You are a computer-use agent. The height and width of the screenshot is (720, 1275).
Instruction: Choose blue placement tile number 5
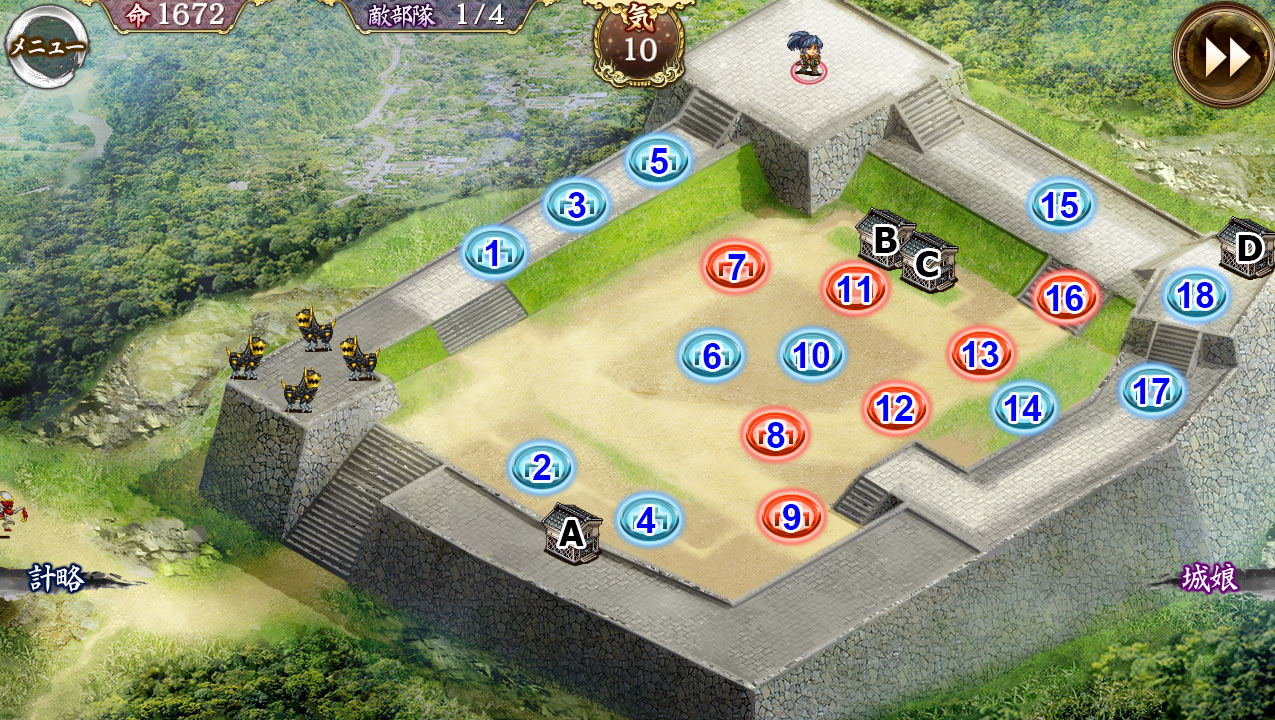point(659,161)
